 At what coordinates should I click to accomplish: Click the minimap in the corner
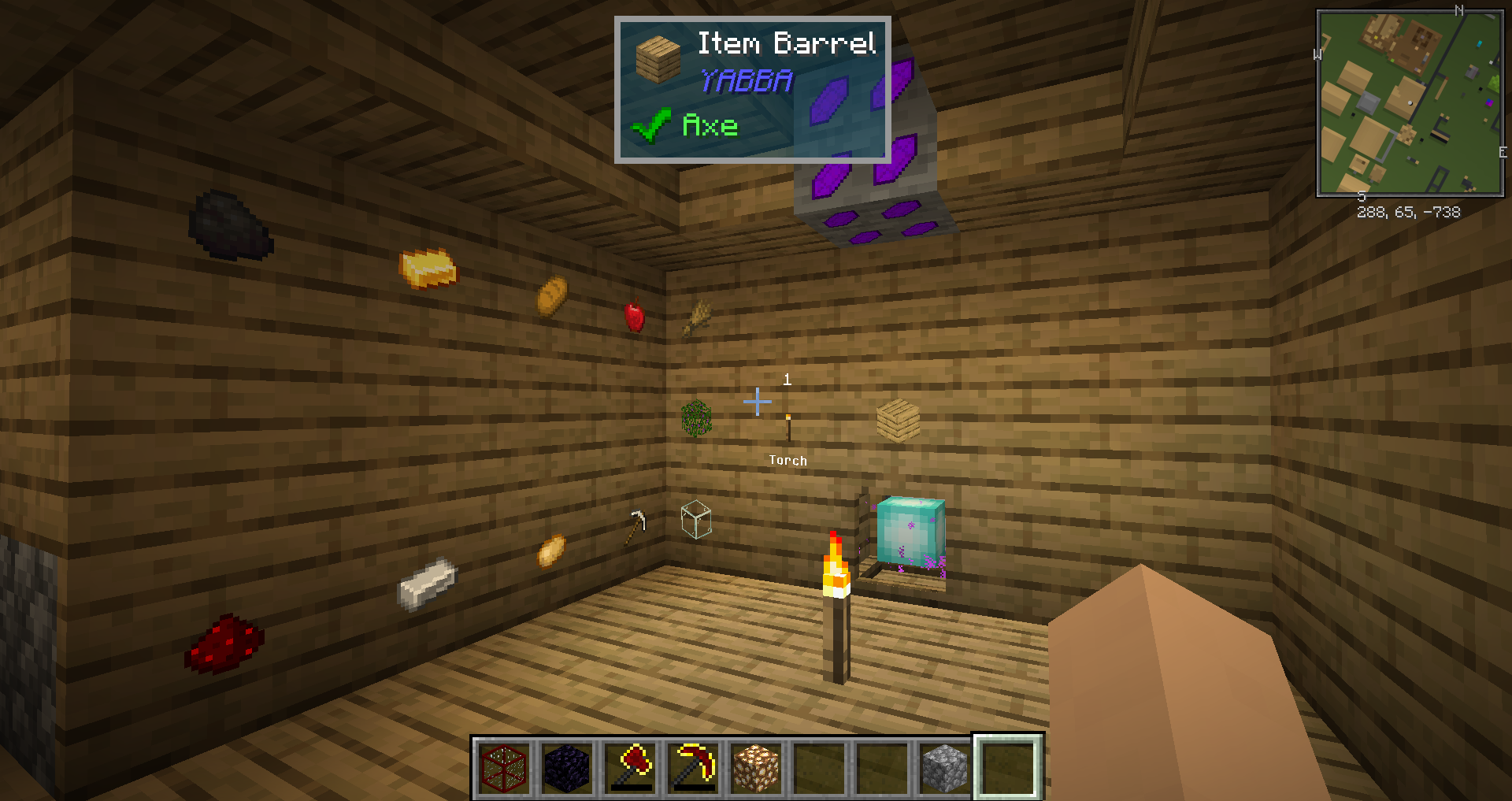tap(1410, 102)
